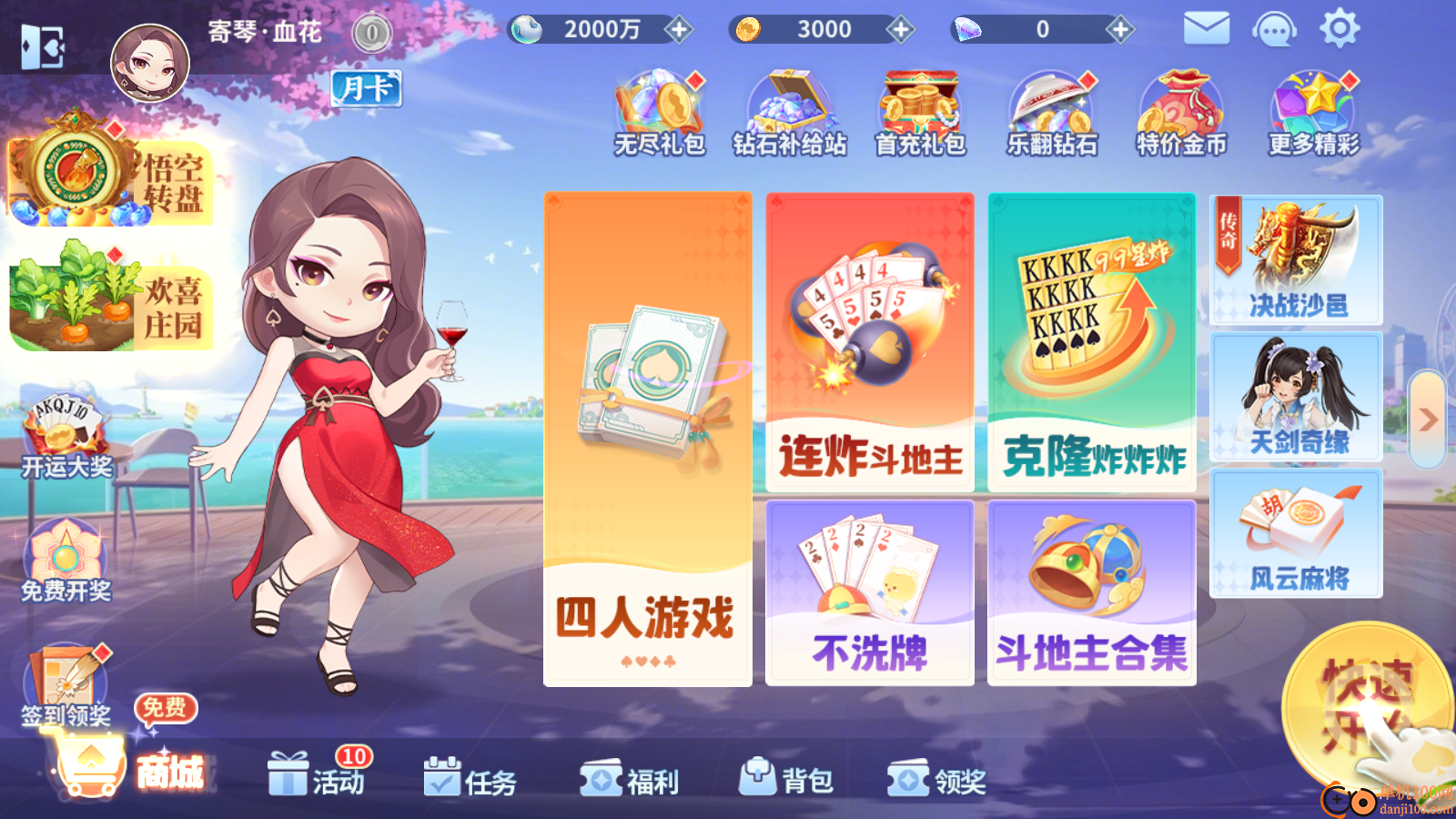Claim the 首充礼包 first recharge pack
The height and width of the screenshot is (819, 1456).
919,109
